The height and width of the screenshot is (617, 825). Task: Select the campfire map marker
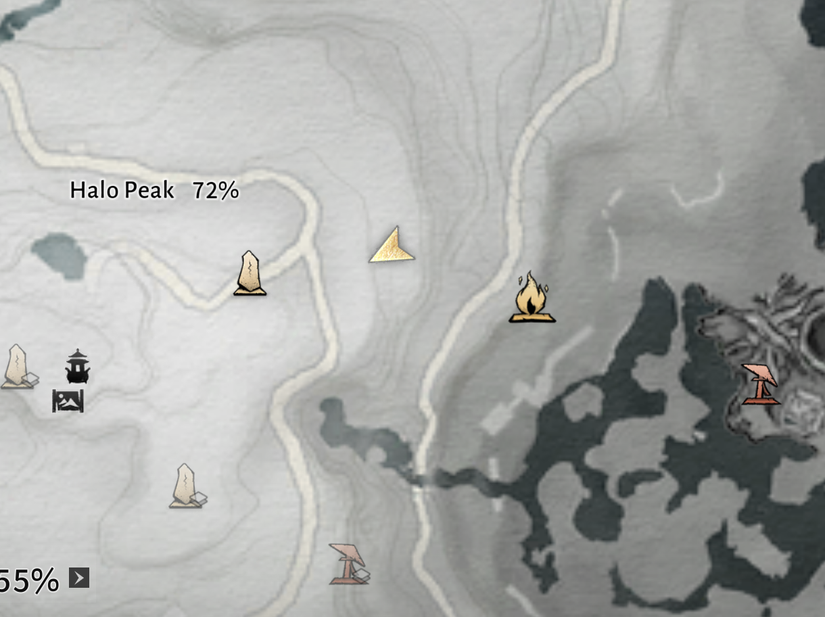click(532, 298)
